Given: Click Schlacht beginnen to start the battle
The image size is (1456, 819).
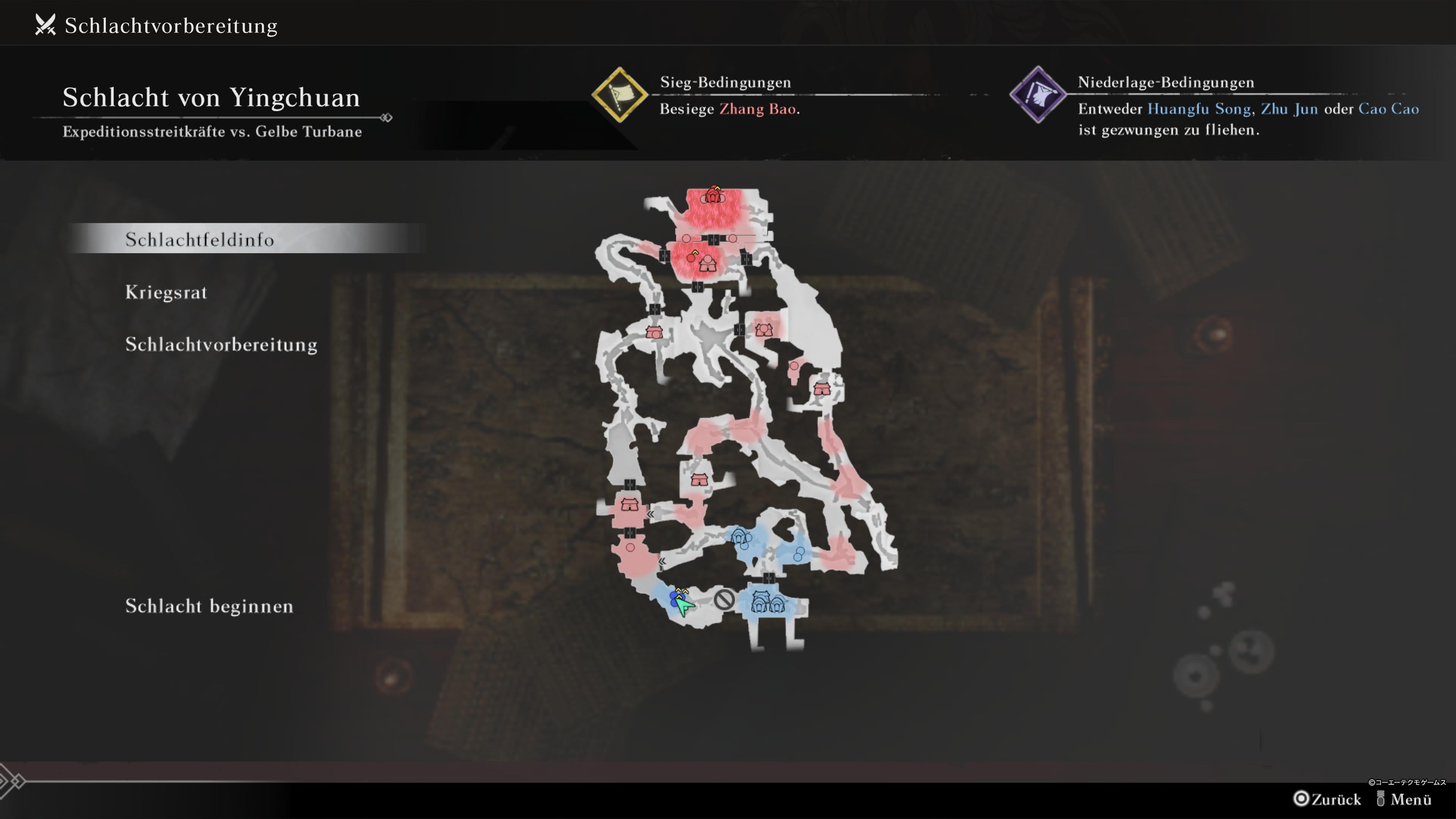Looking at the screenshot, I should pos(209,607).
